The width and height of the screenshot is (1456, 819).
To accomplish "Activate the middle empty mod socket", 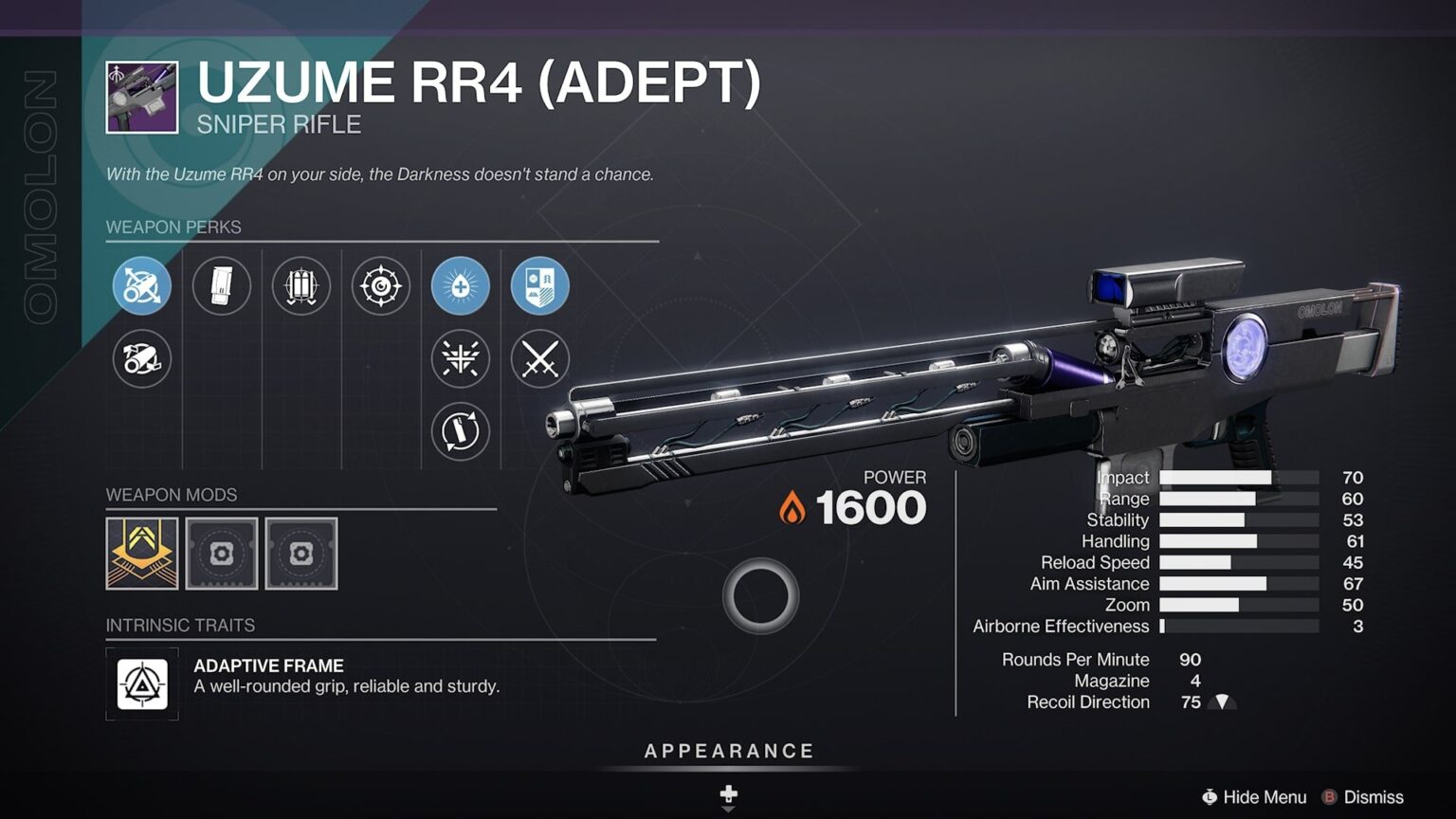I will [221, 555].
